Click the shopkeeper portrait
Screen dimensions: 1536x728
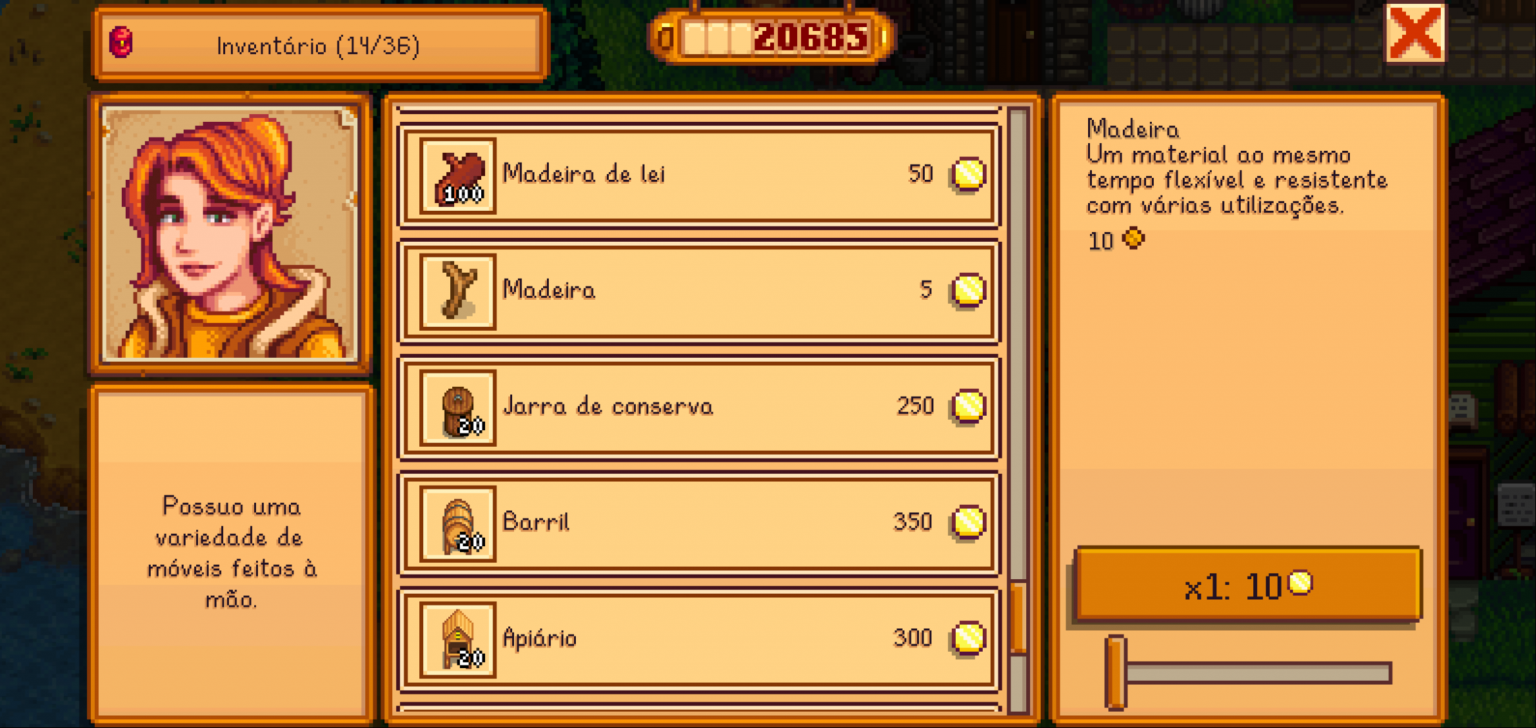(x=231, y=232)
